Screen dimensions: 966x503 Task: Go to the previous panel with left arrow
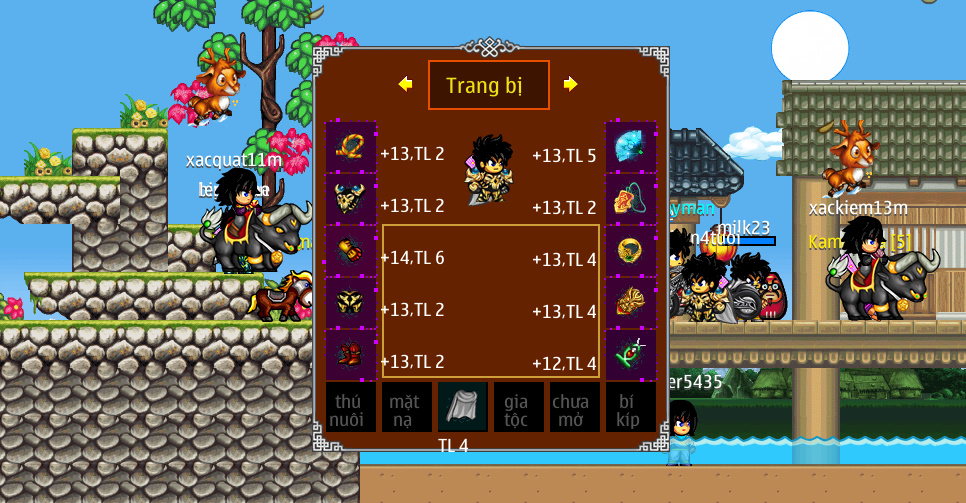[x=405, y=85]
